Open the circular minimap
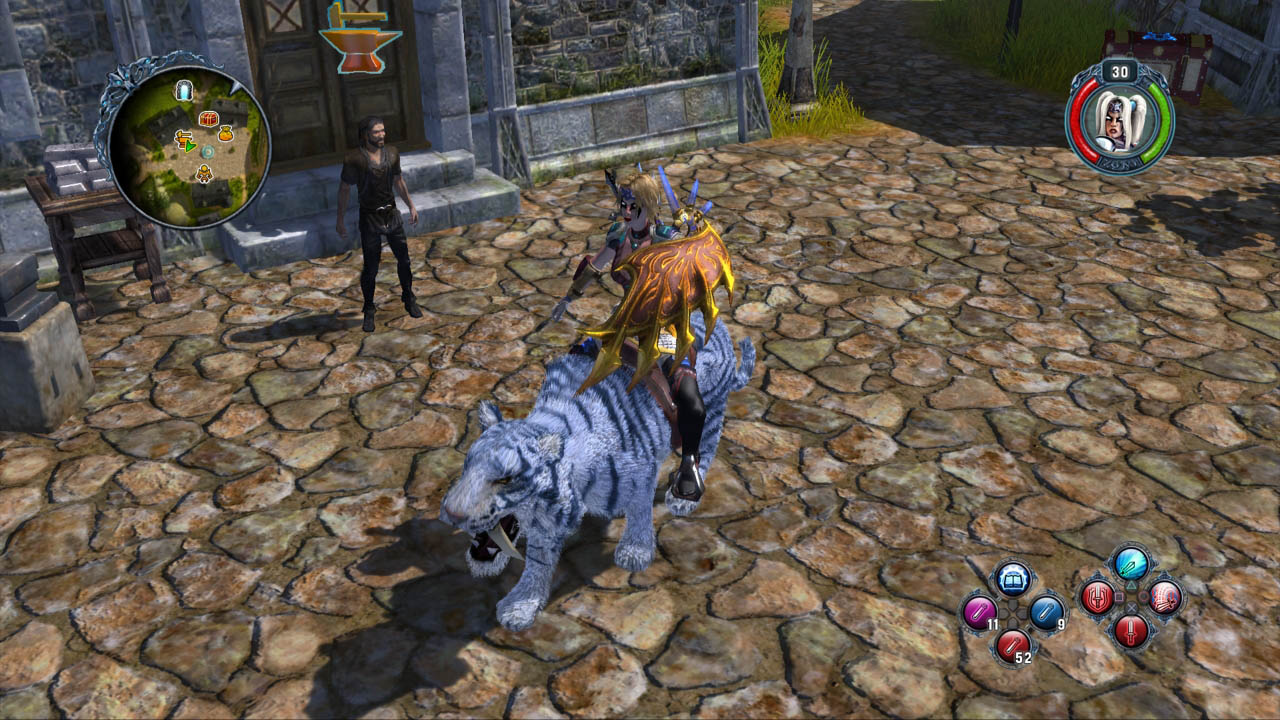Screen dimensions: 1280x720 point(188,145)
